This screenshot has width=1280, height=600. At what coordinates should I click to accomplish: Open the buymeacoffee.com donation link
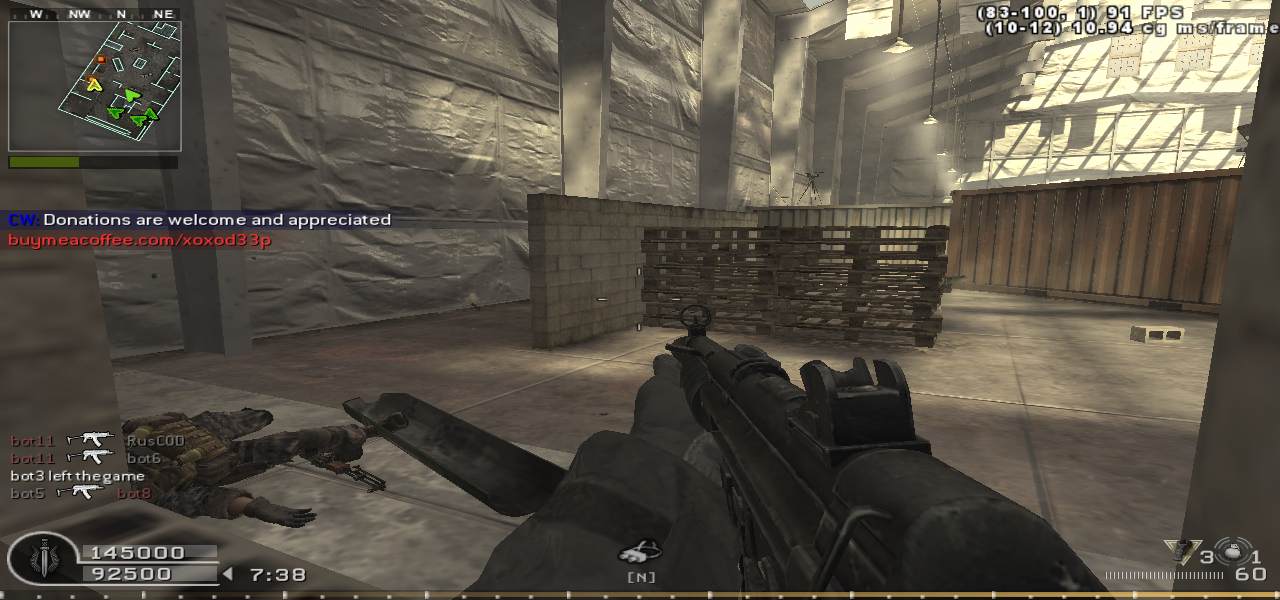click(140, 240)
